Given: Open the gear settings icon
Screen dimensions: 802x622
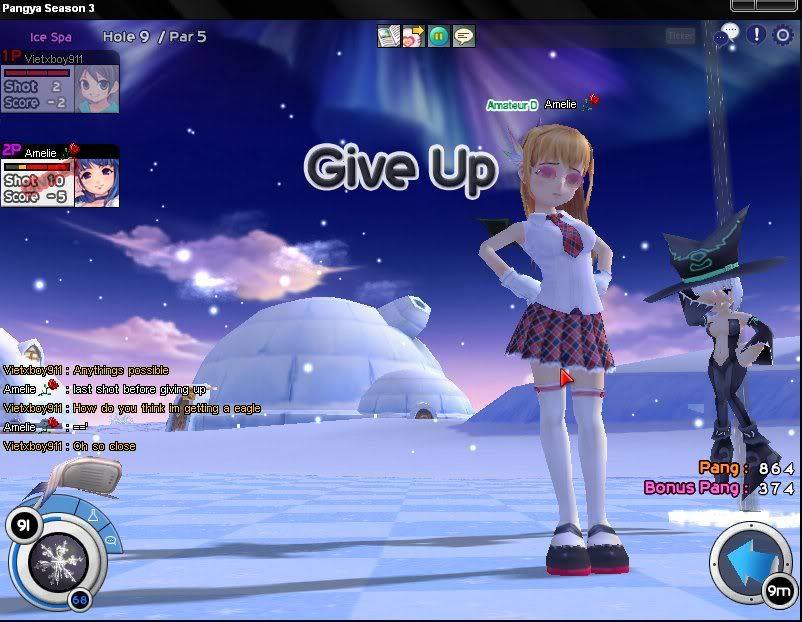Looking at the screenshot, I should click(x=782, y=35).
